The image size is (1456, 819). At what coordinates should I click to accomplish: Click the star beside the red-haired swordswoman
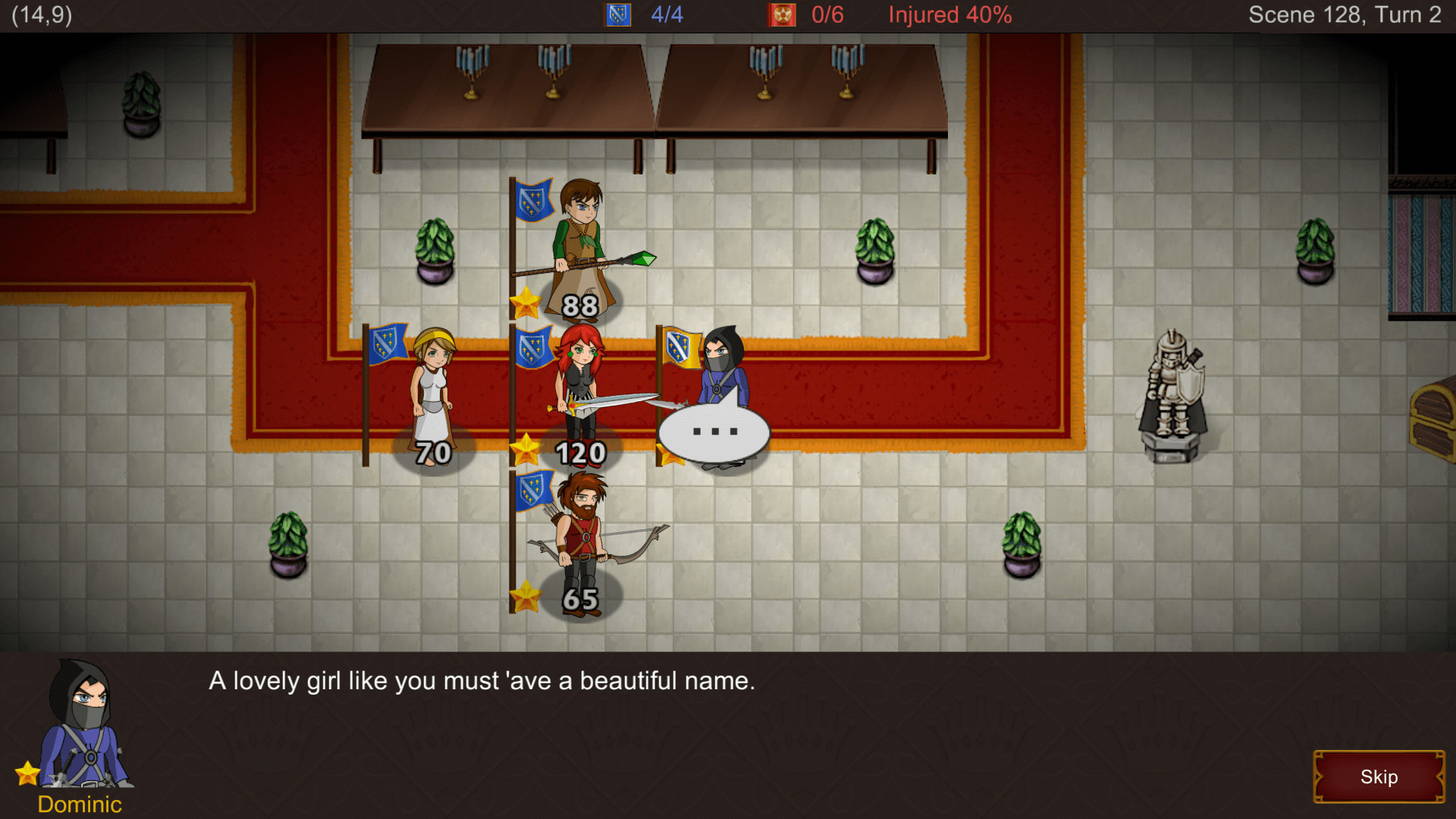click(525, 447)
